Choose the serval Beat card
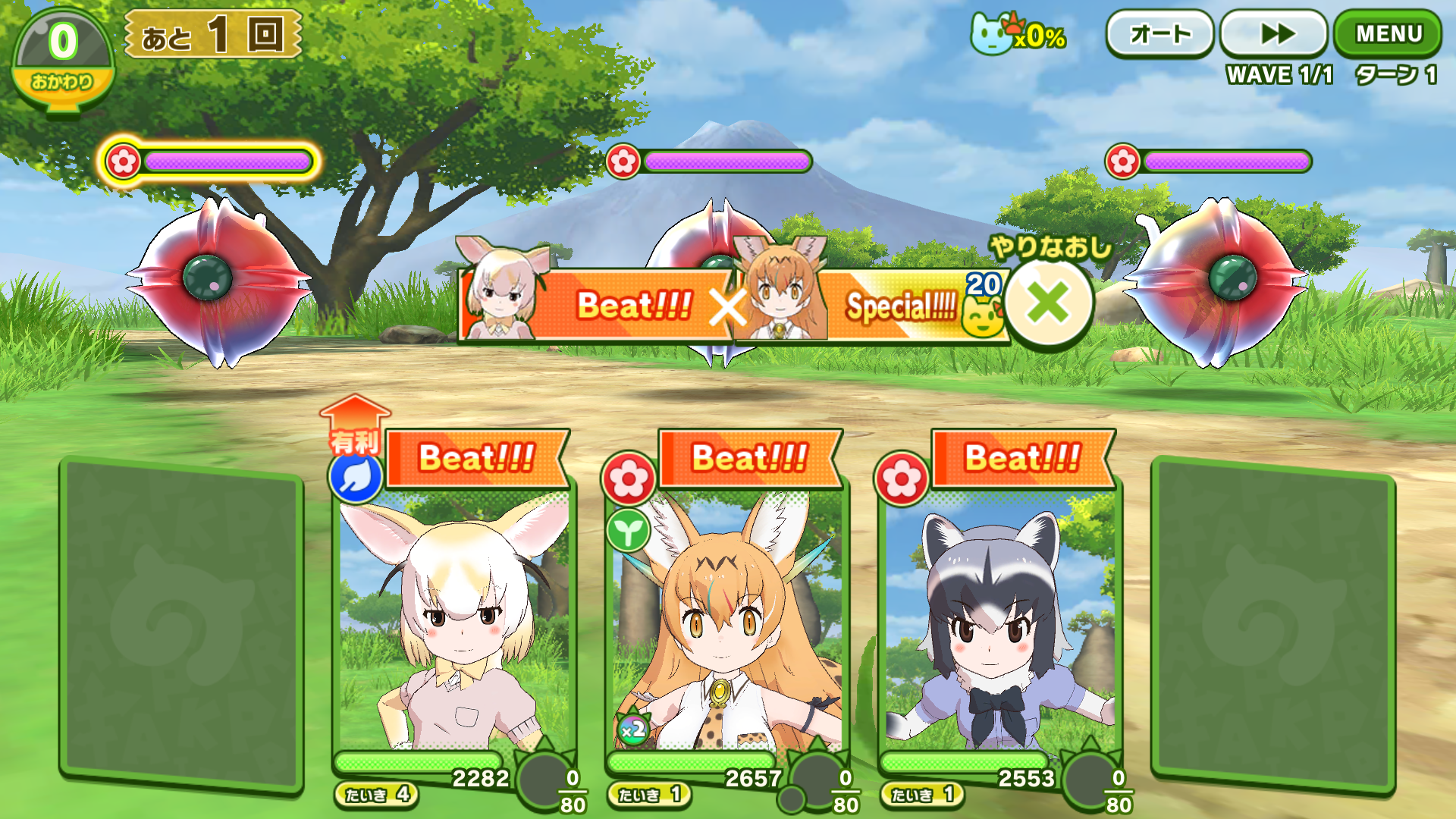Screen dimensions: 1456x819 coord(726,607)
